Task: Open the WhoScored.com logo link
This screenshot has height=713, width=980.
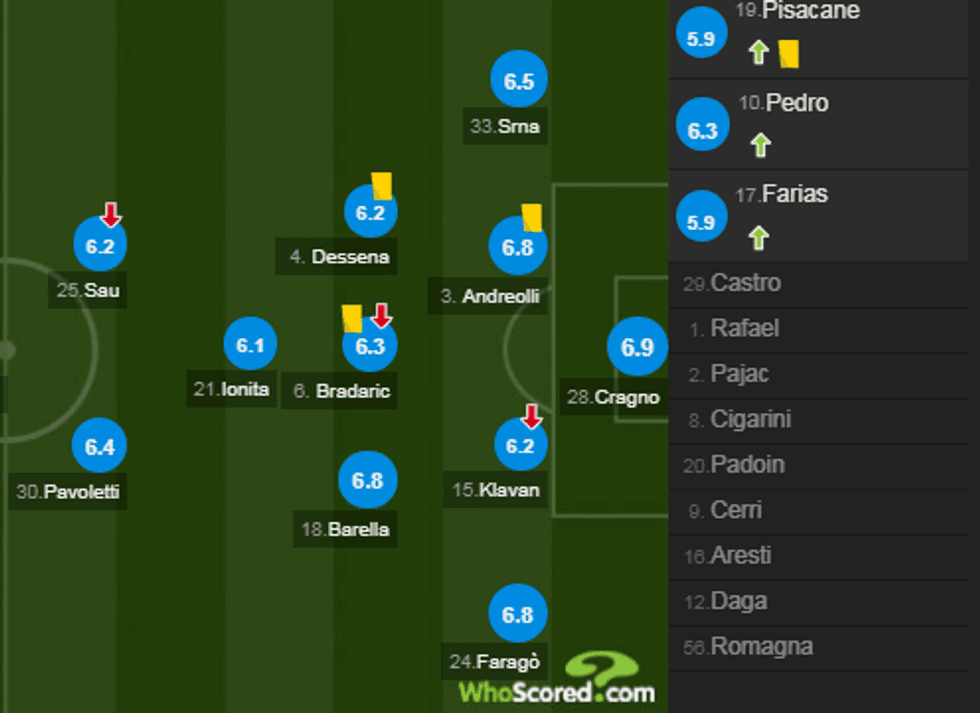Action: point(557,680)
